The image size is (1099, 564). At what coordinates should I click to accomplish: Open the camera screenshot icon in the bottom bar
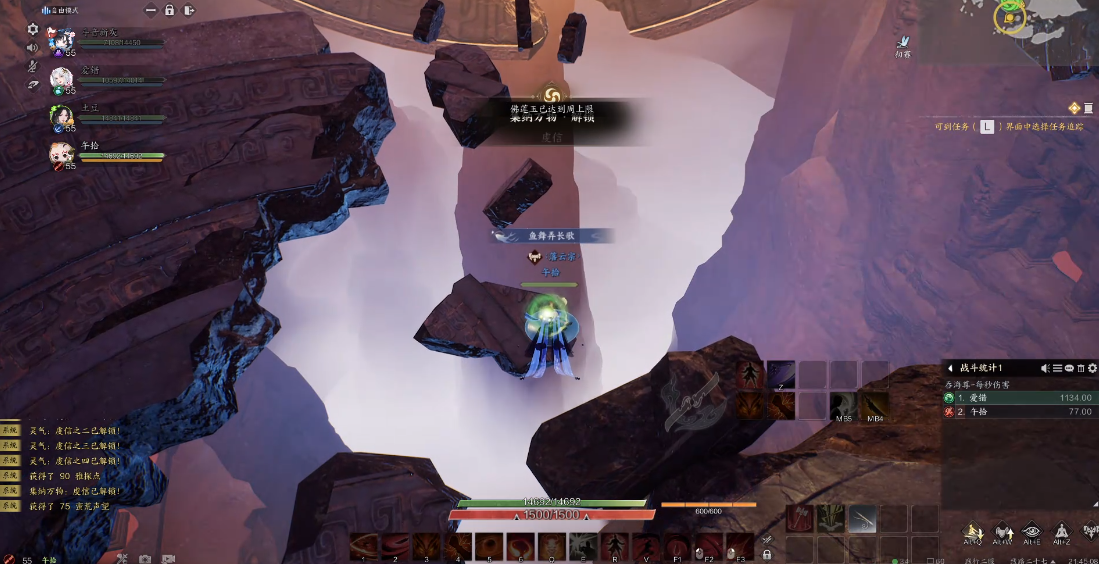coord(145,558)
